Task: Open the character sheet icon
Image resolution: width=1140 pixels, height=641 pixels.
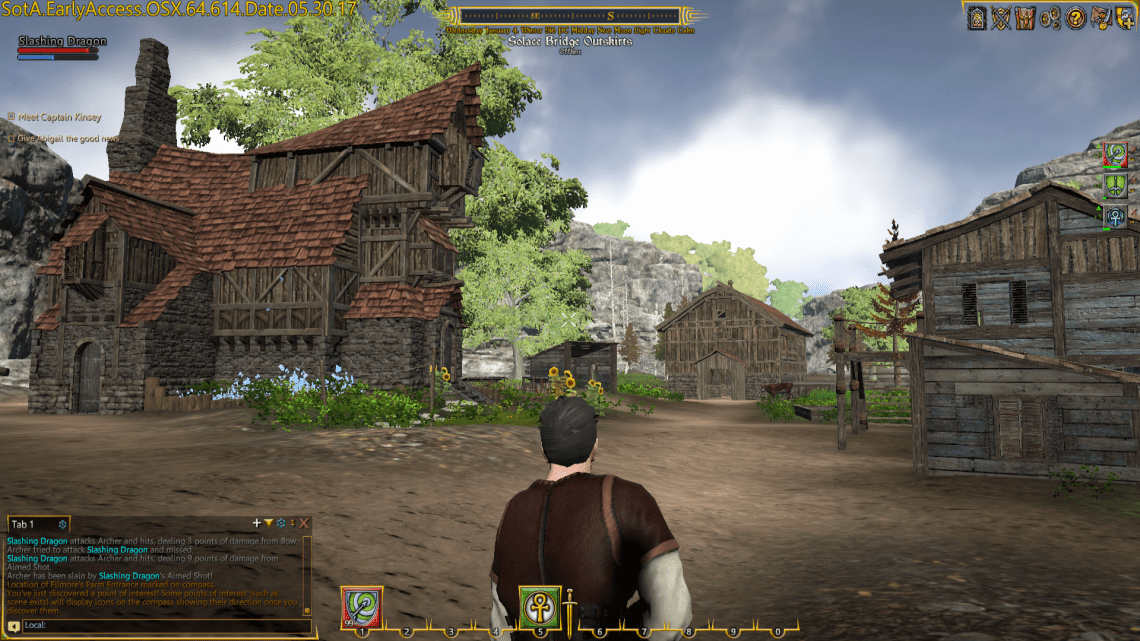Action: click(977, 17)
